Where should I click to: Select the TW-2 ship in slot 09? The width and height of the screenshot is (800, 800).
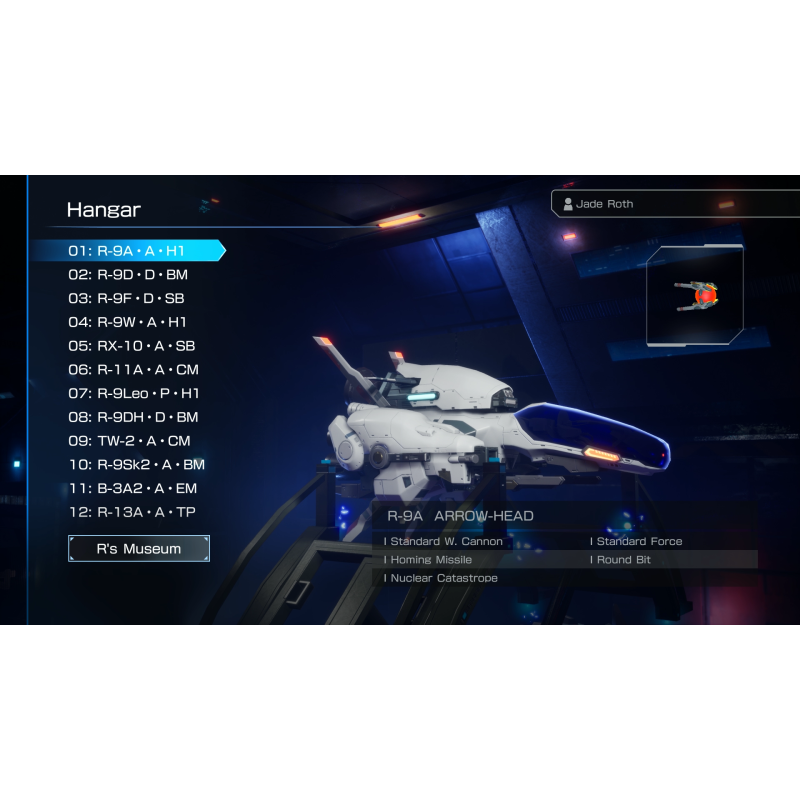[x=129, y=441]
